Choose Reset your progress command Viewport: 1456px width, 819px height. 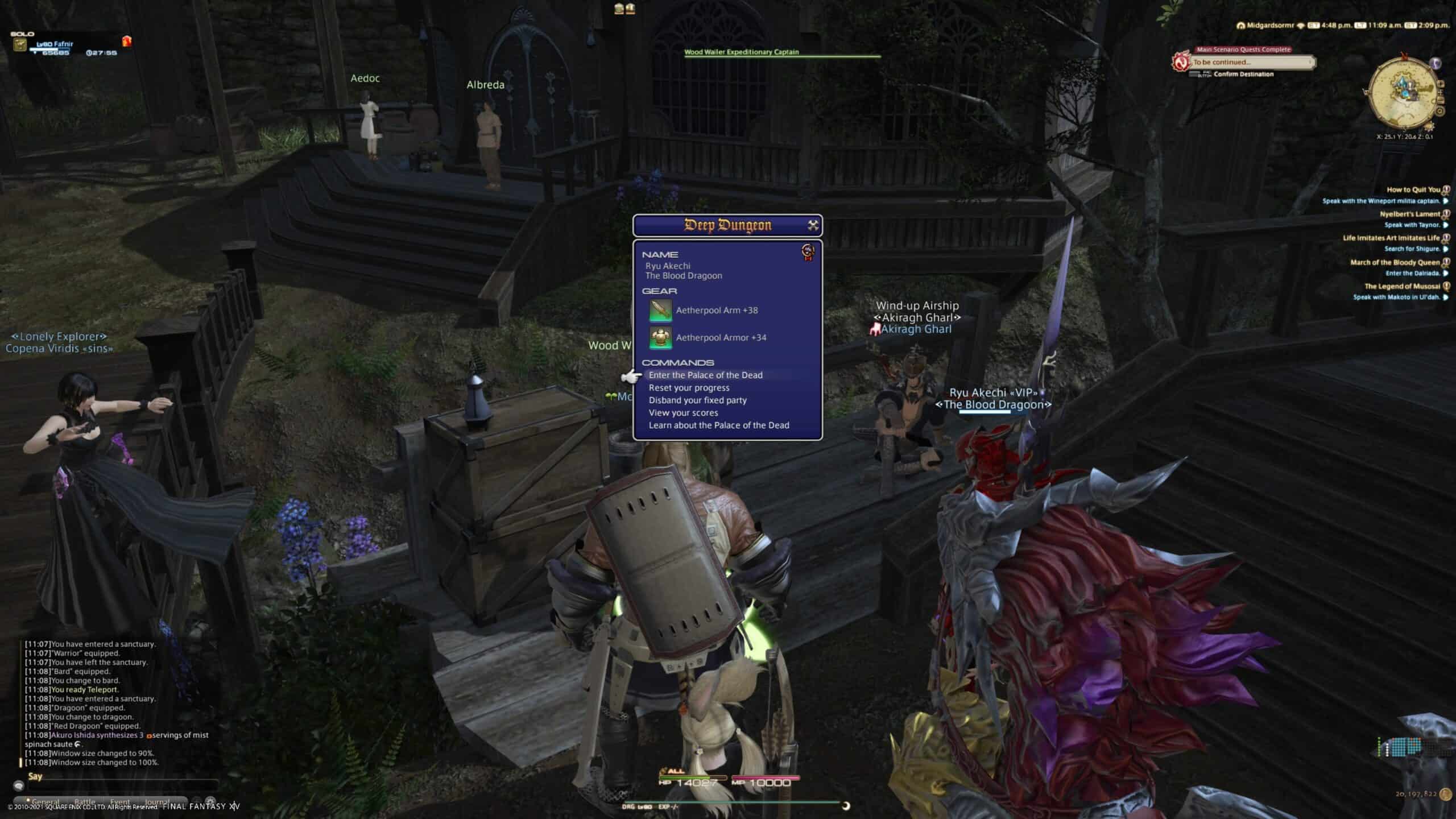click(689, 387)
